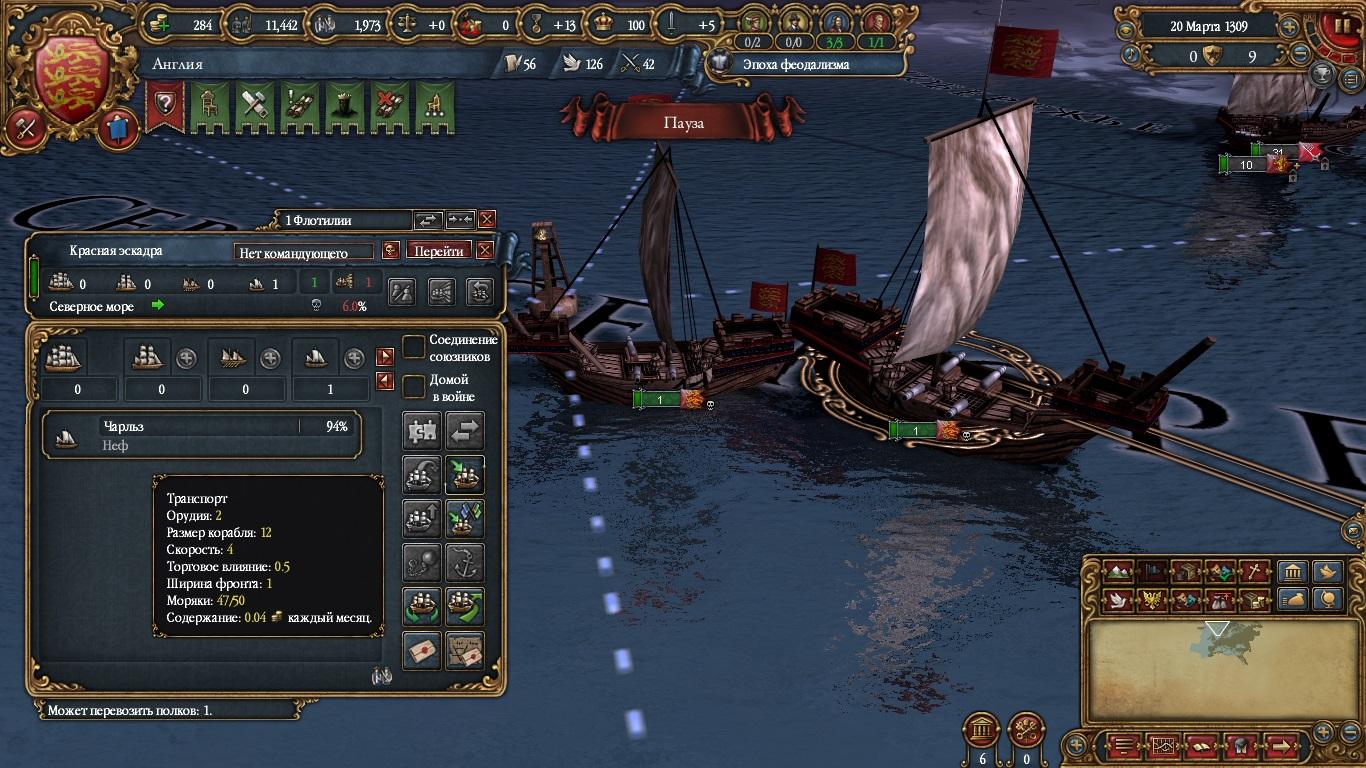
Task: Close the Красная эскадра fleet panel
Action: (485, 250)
